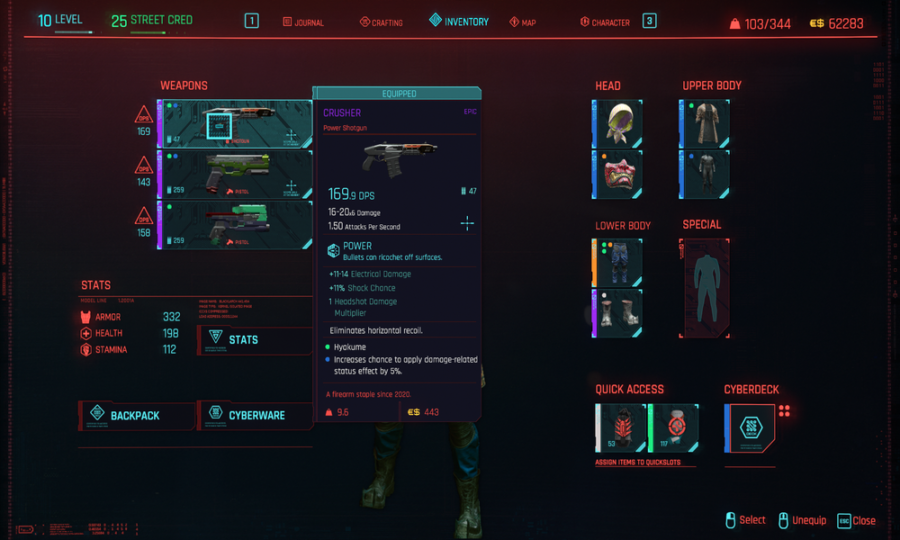Viewport: 900px width, 540px height.
Task: Select the boots equipment slot
Action: (x=621, y=313)
